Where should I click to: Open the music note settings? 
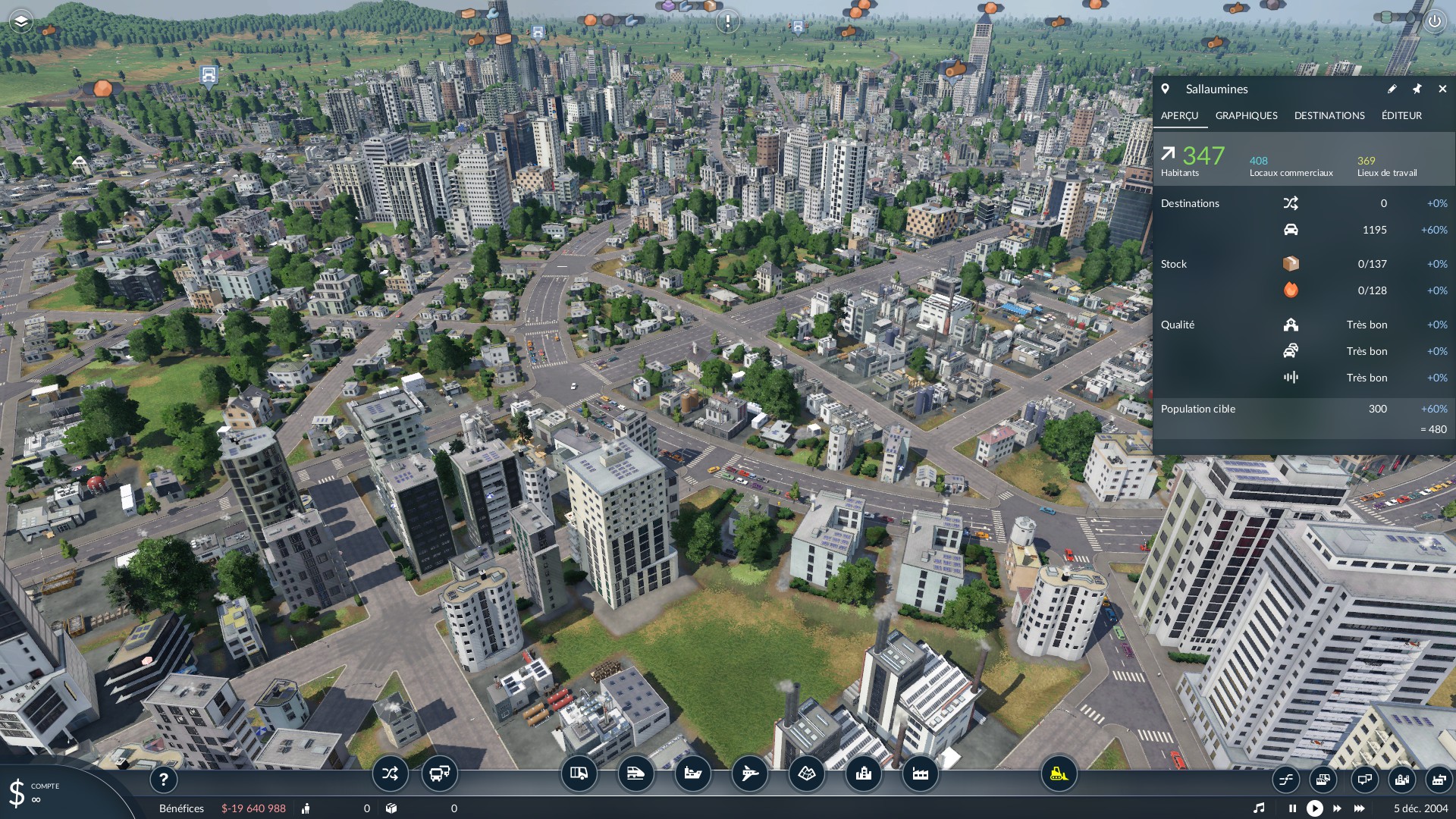point(1259,808)
